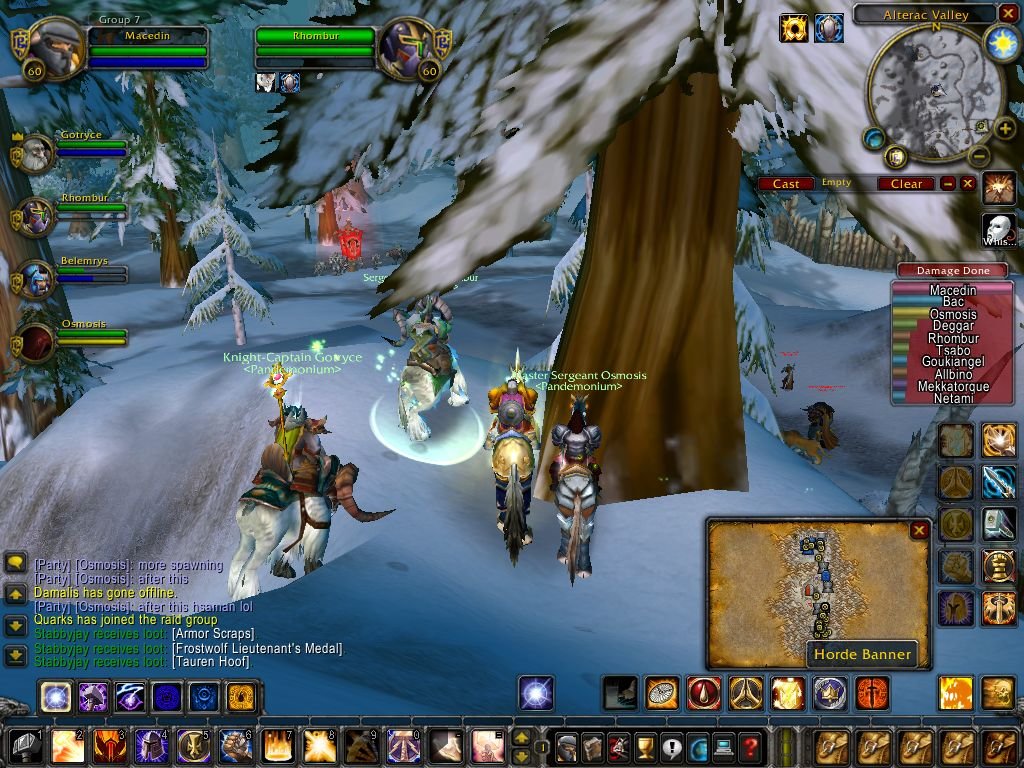Target Rhombur via the target portrait
The height and width of the screenshot is (768, 1024).
coord(408,46)
